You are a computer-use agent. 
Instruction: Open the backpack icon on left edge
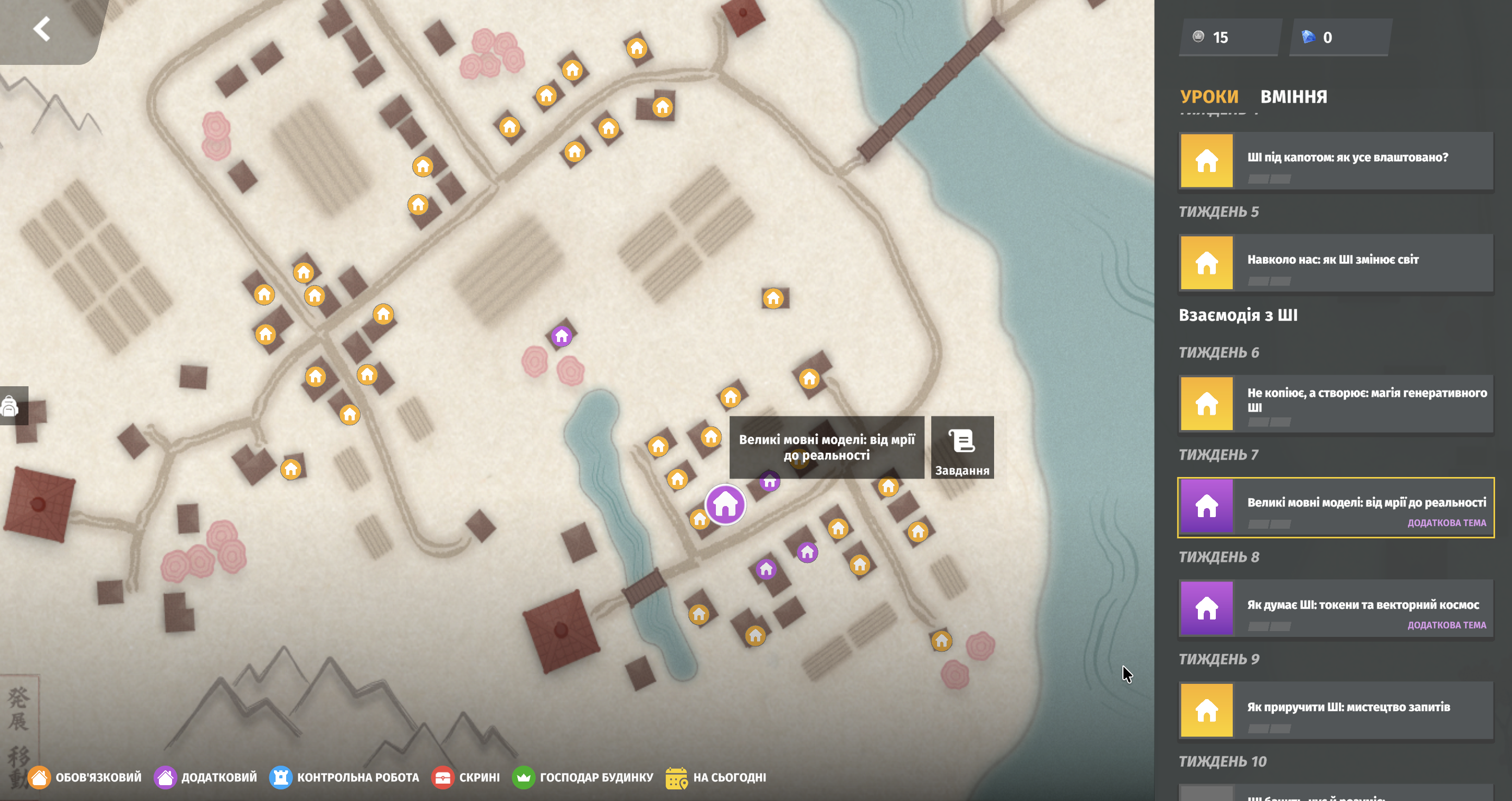(11, 405)
